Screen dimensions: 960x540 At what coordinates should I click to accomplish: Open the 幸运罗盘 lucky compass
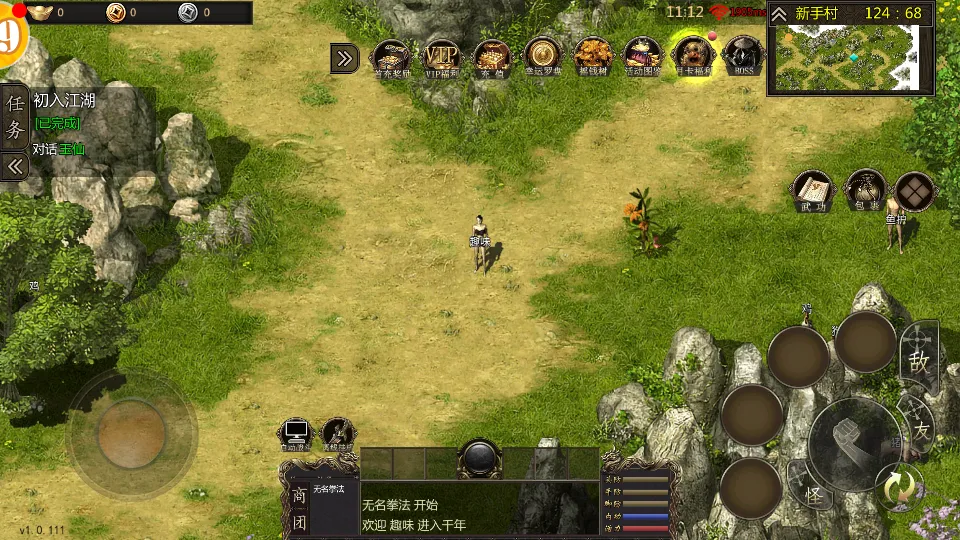coord(543,57)
